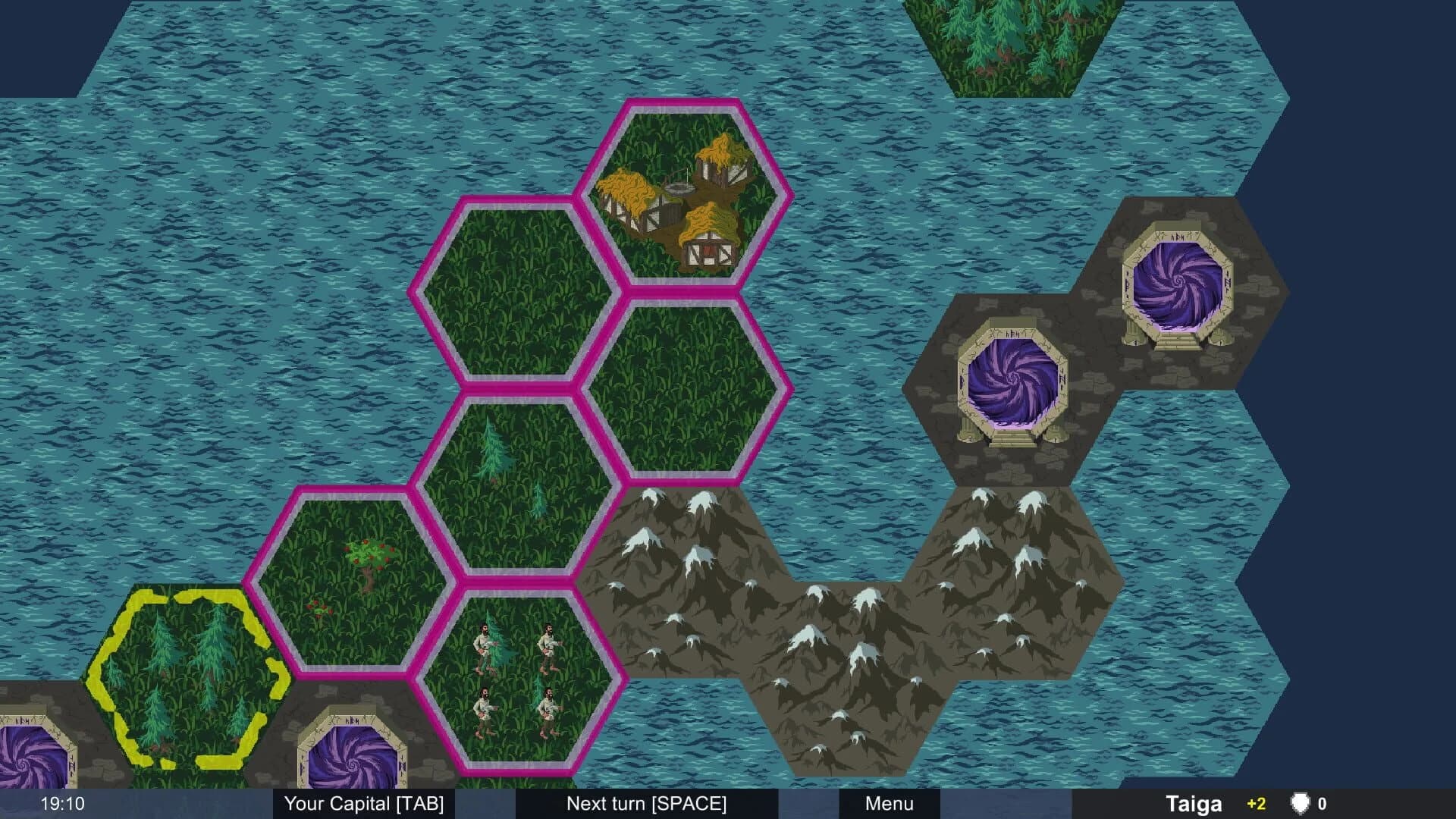Click the rightmost purple portal gate
The image size is (1456, 819).
pyautogui.click(x=1178, y=281)
